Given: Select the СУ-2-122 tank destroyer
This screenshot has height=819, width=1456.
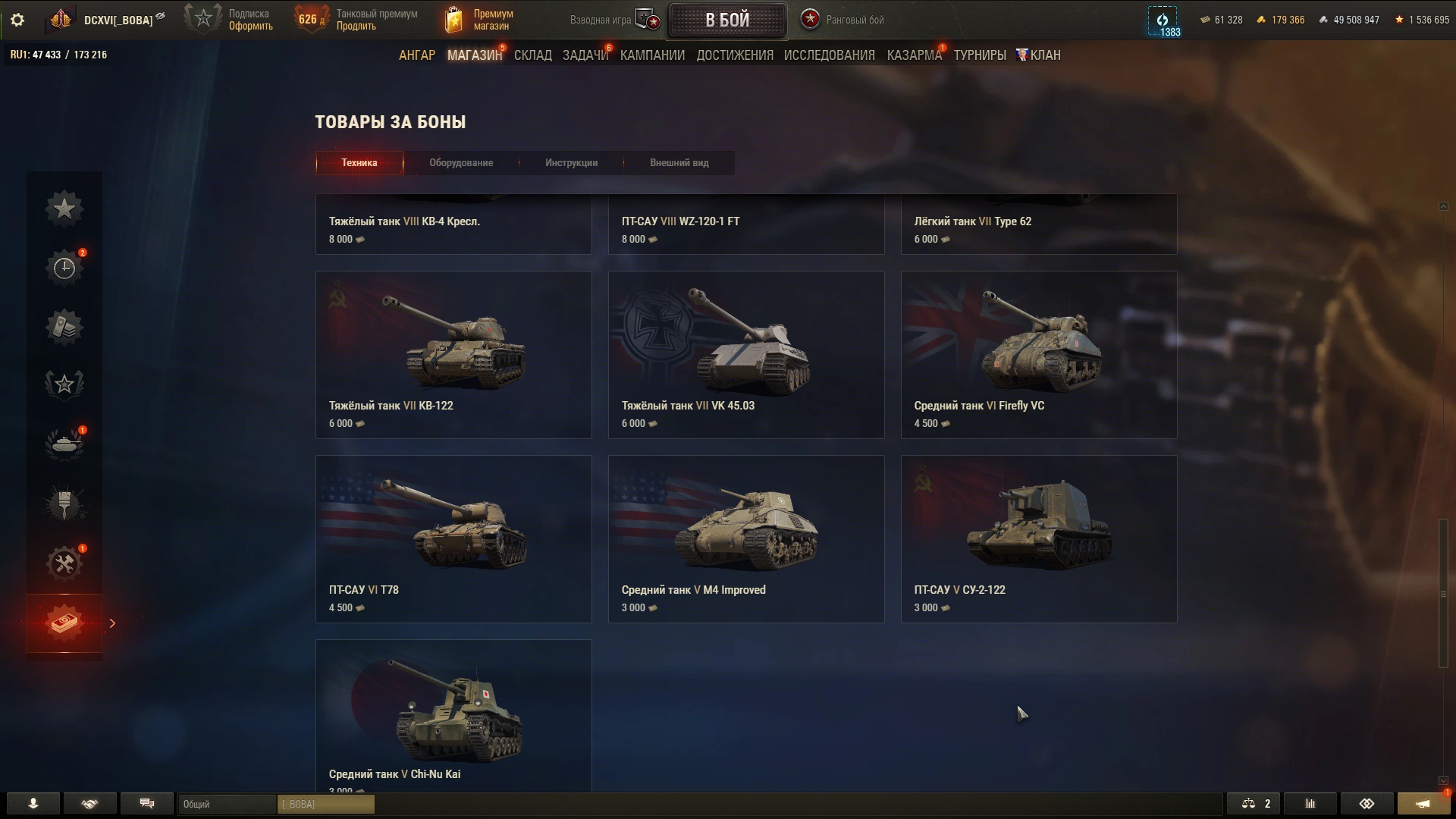Looking at the screenshot, I should point(1039,539).
